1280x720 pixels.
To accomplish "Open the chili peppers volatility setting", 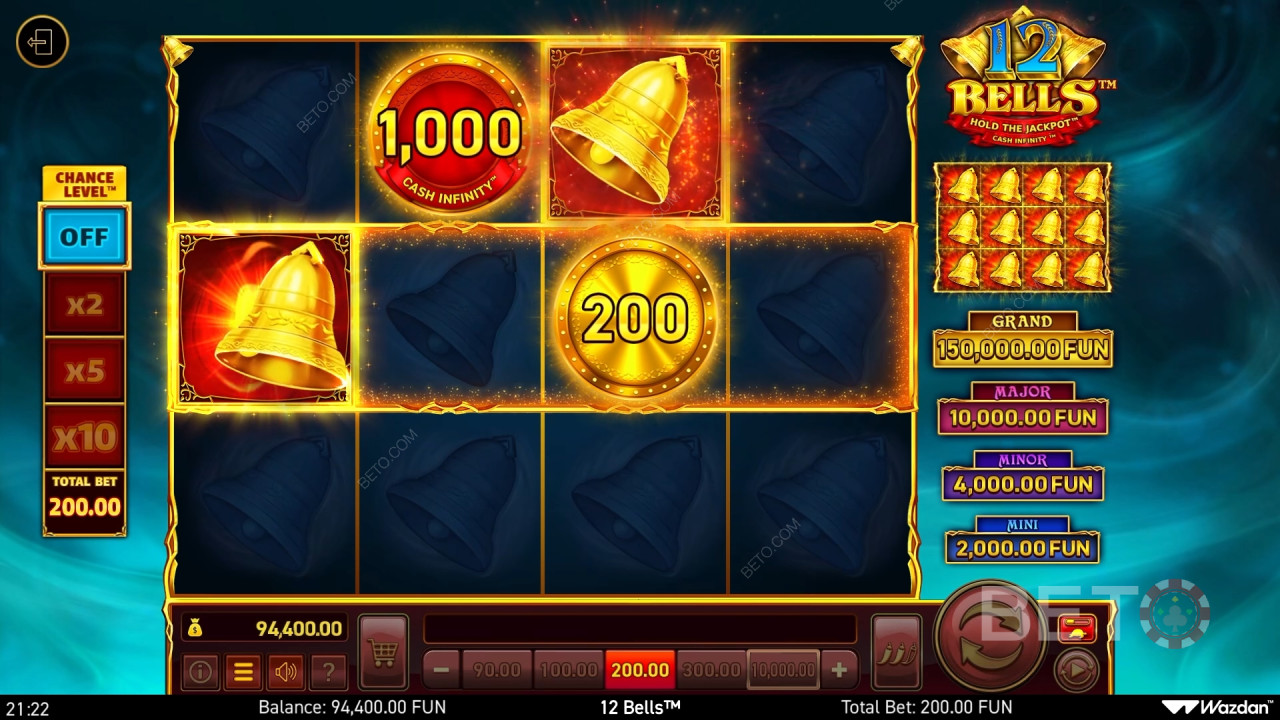I will click(x=896, y=653).
